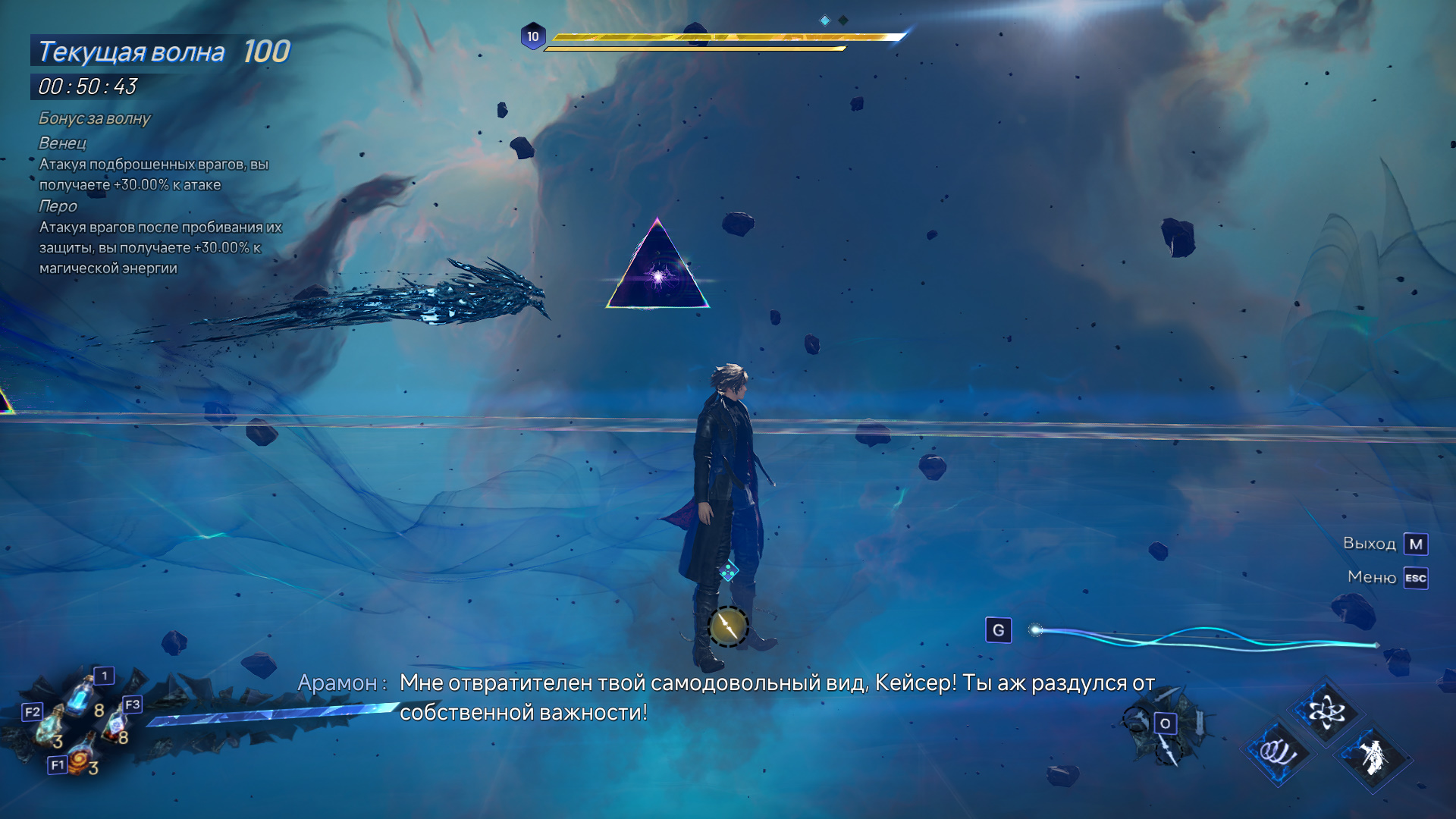The width and height of the screenshot is (1456, 819).
Task: Activate the atom-shaped skill icon
Action: tap(1326, 710)
